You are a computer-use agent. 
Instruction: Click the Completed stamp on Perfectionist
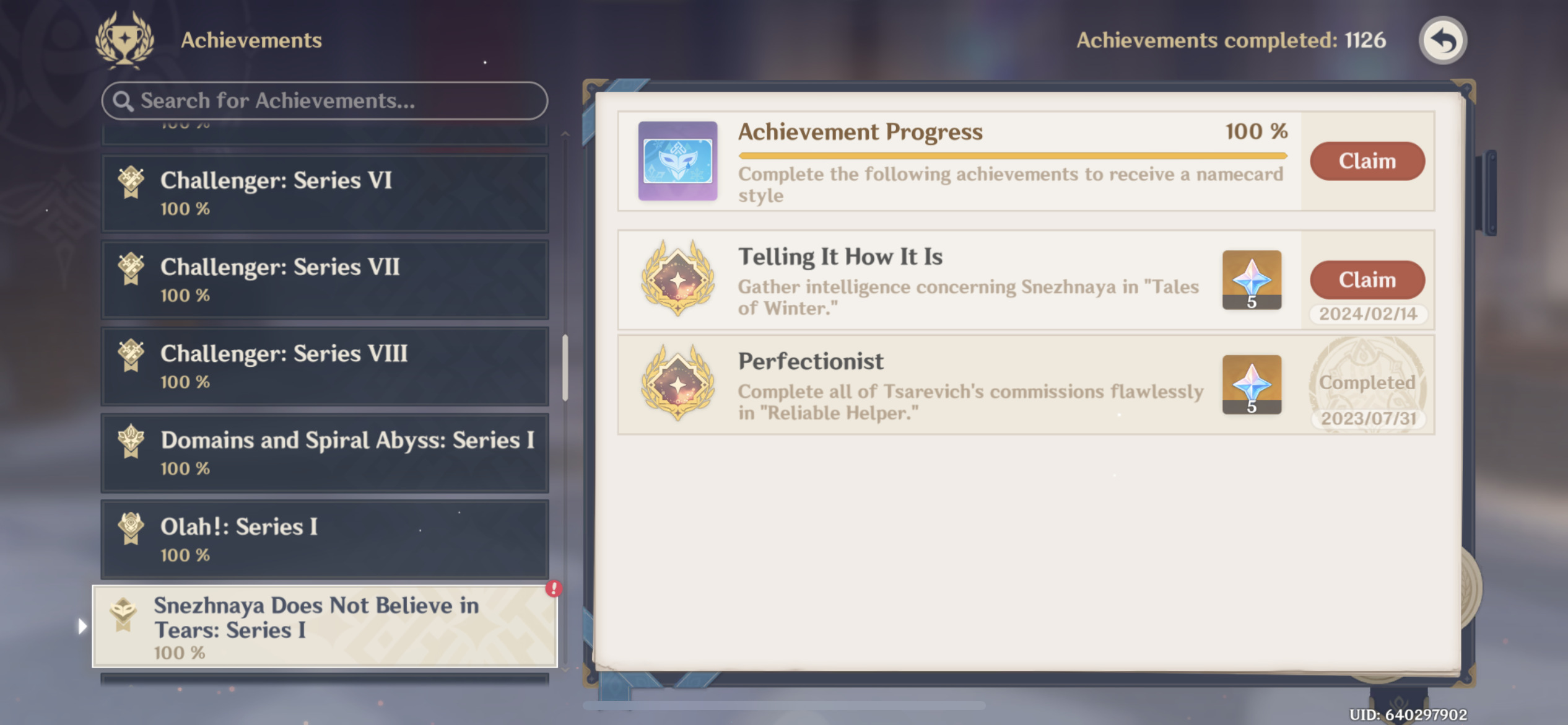coord(1367,383)
